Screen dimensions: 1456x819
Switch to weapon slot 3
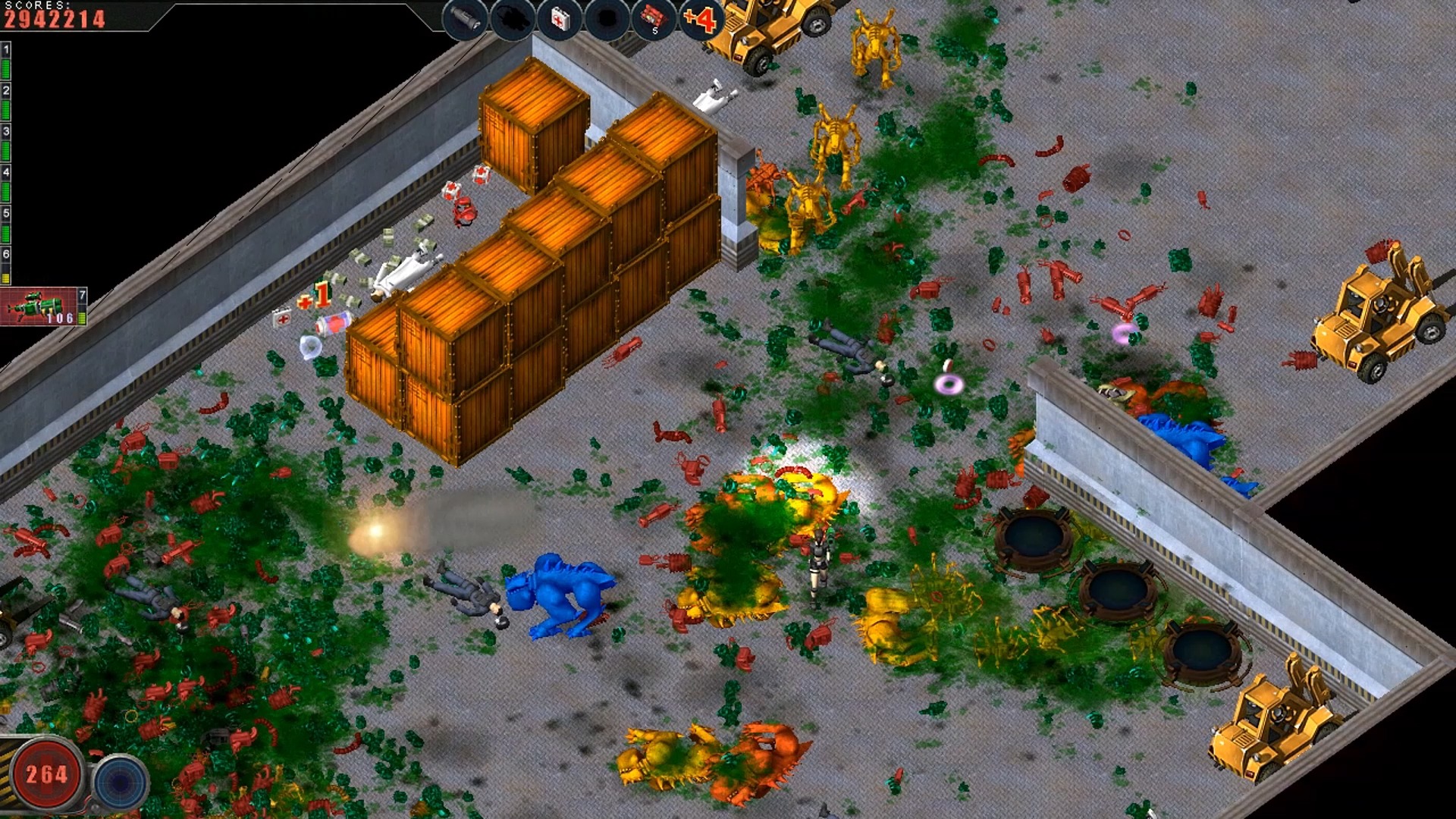click(x=6, y=143)
